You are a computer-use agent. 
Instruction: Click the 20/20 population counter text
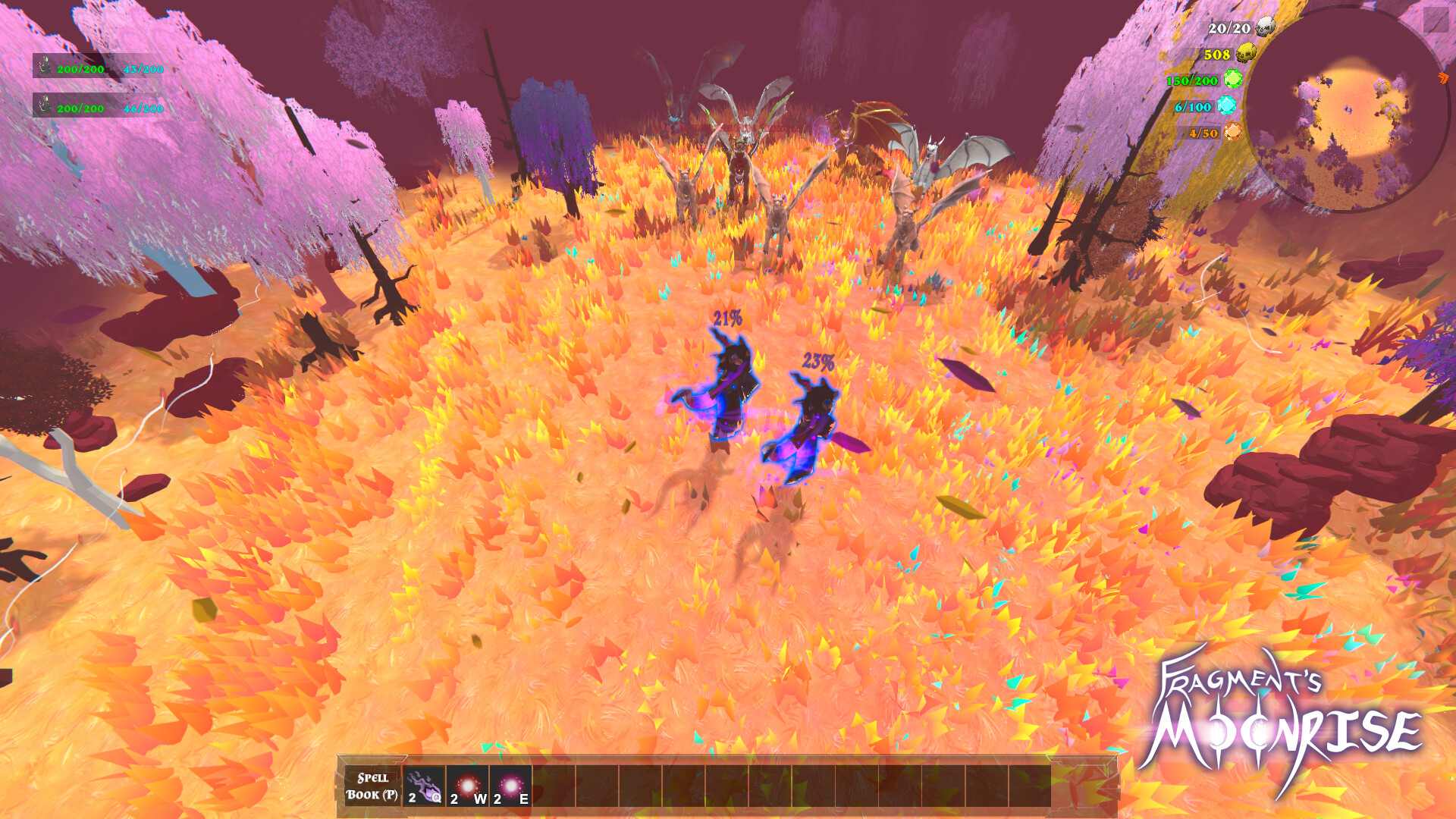pyautogui.click(x=1228, y=28)
